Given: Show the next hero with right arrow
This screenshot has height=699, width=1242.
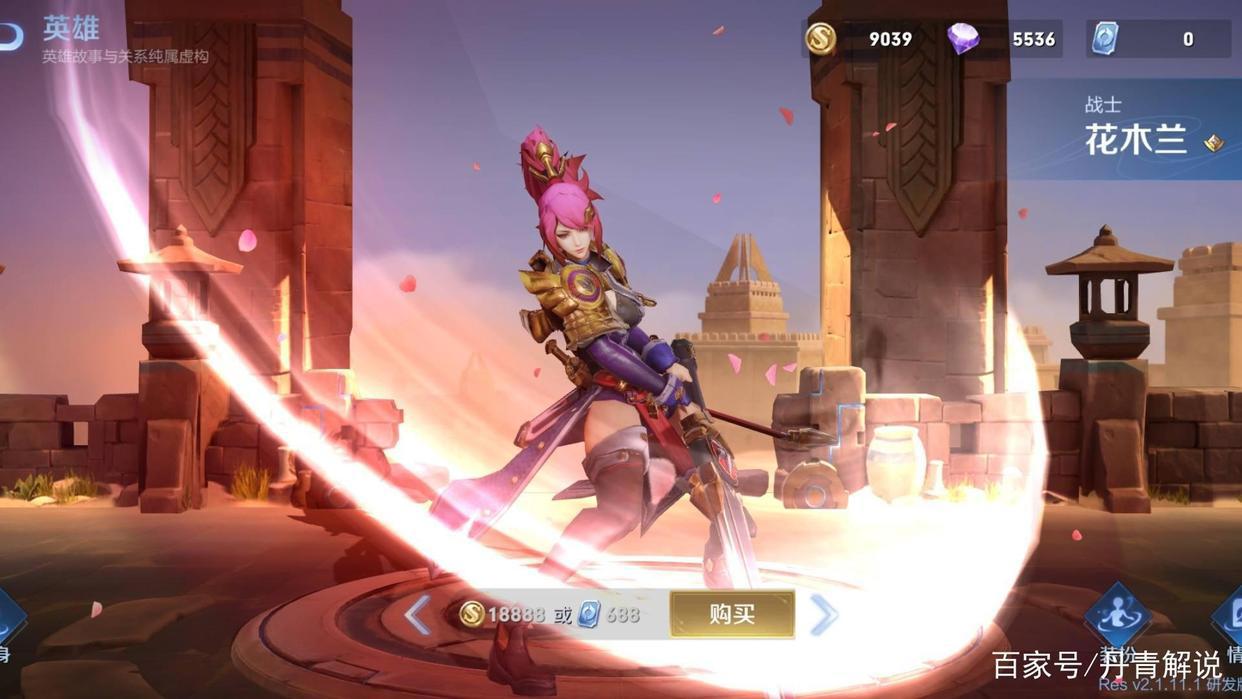Looking at the screenshot, I should (x=823, y=615).
